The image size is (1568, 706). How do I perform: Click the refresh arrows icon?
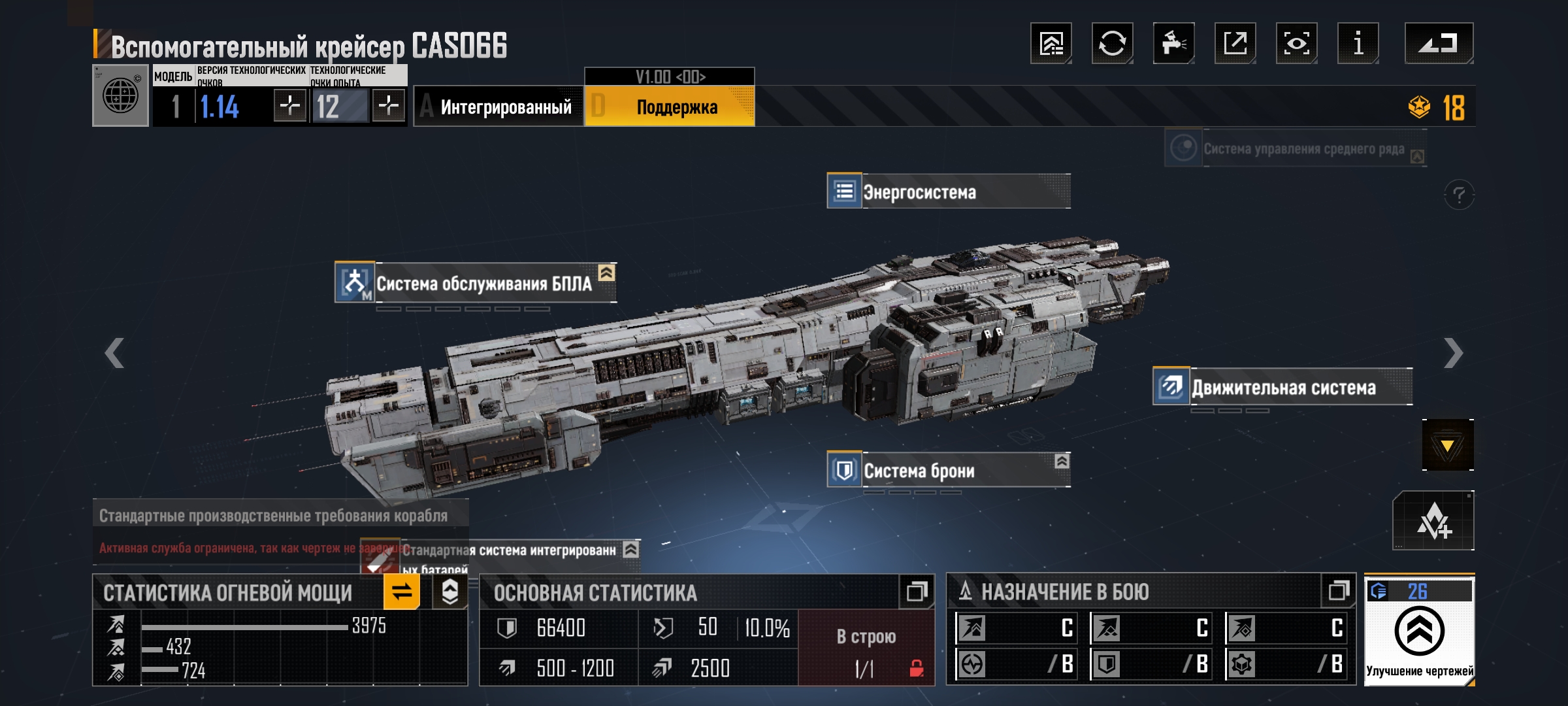tap(1112, 44)
